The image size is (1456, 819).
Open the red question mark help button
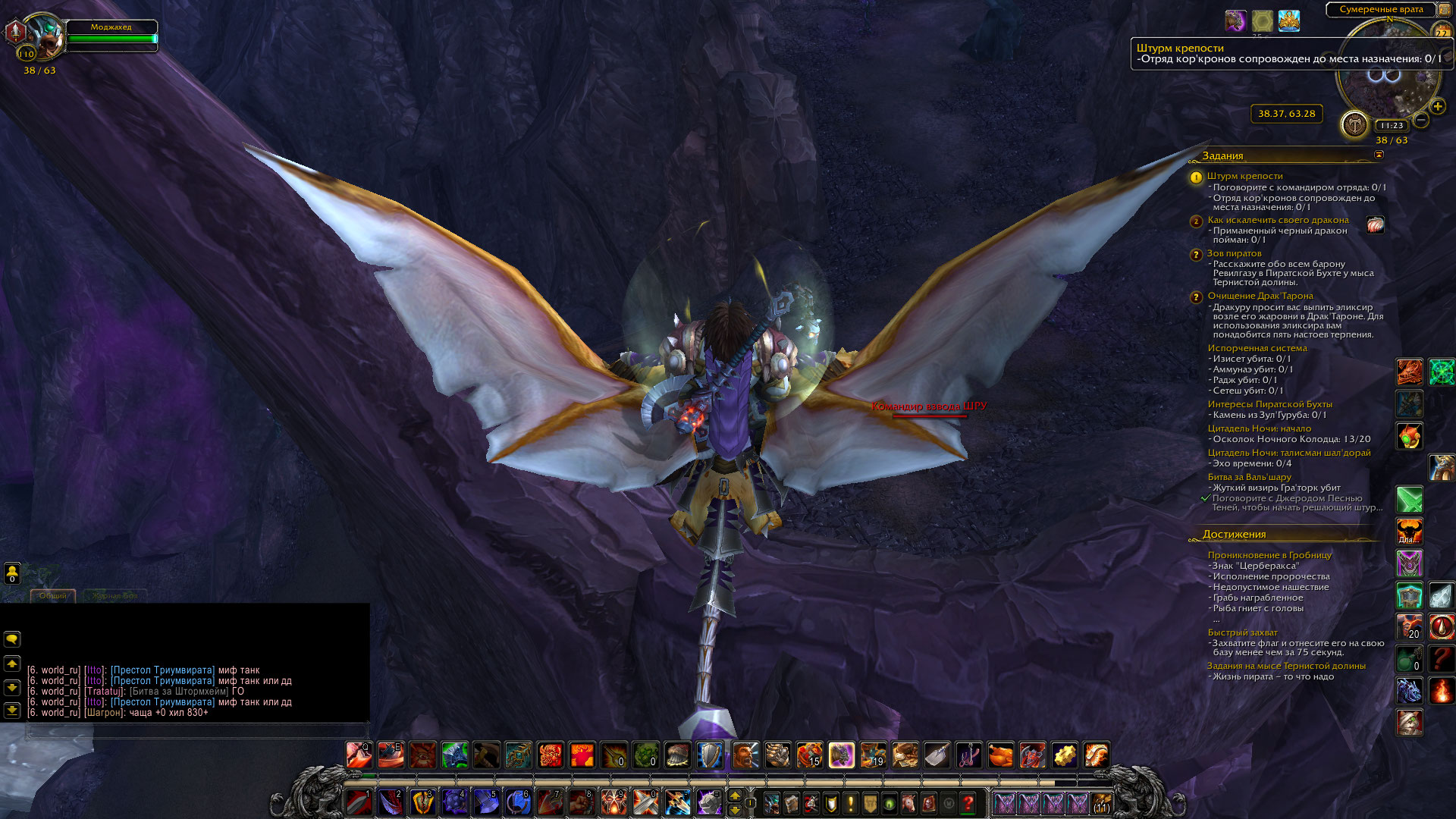coord(968,803)
